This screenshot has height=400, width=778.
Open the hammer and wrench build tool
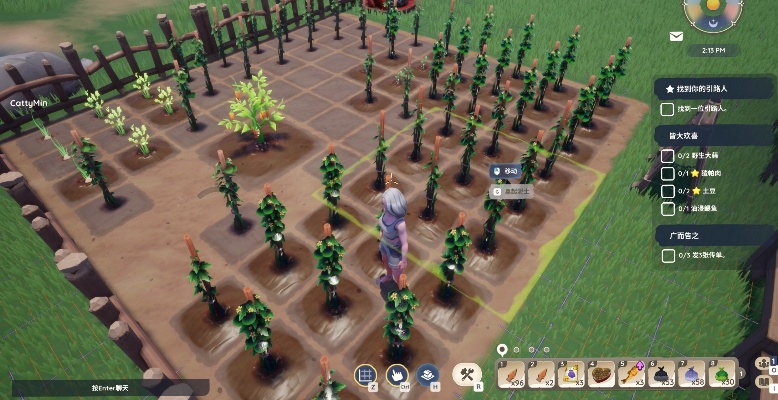tap(466, 375)
